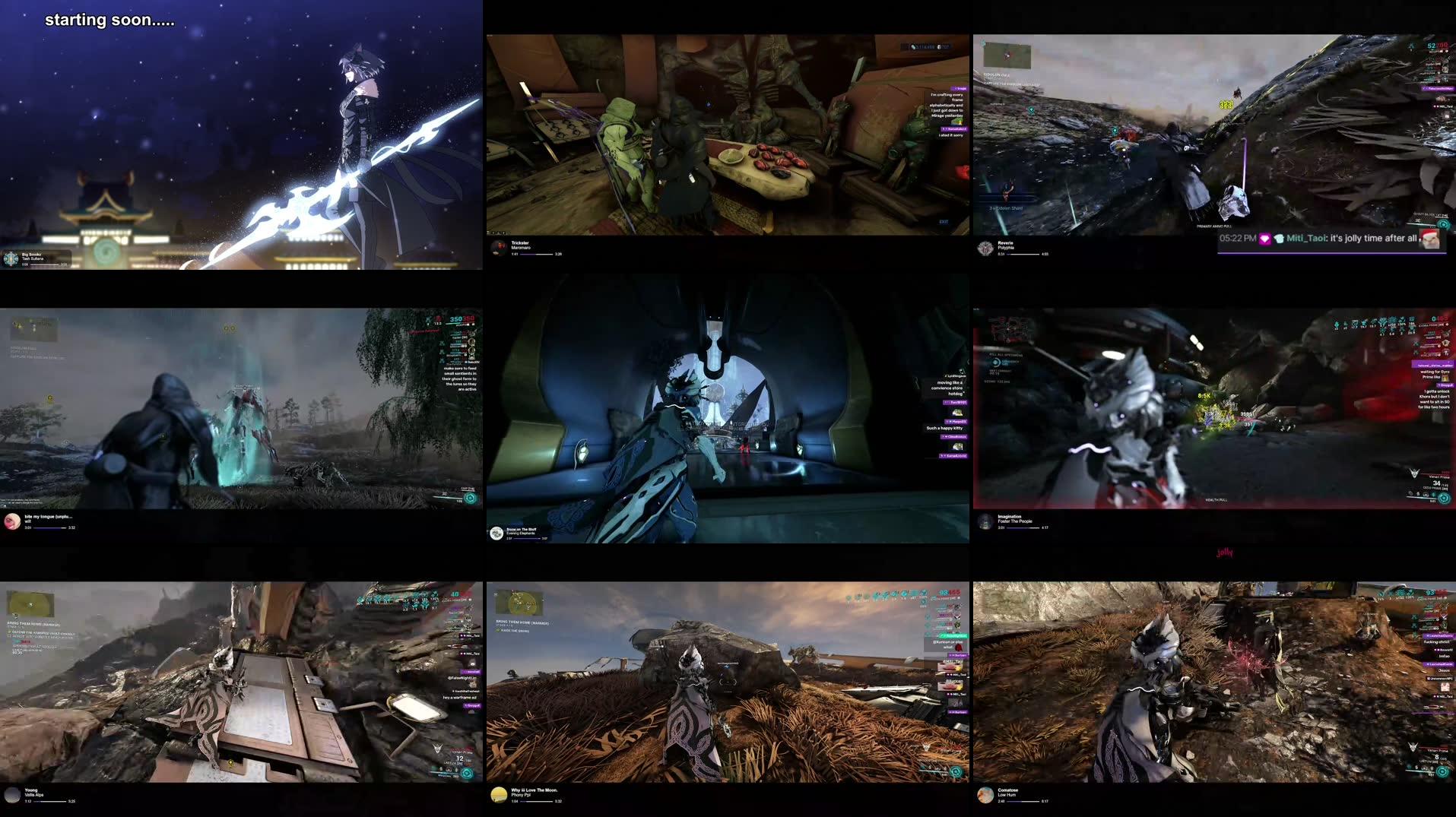Select the Why iii Love The Moon album art
This screenshot has width=1456, height=817.
pyautogui.click(x=500, y=793)
